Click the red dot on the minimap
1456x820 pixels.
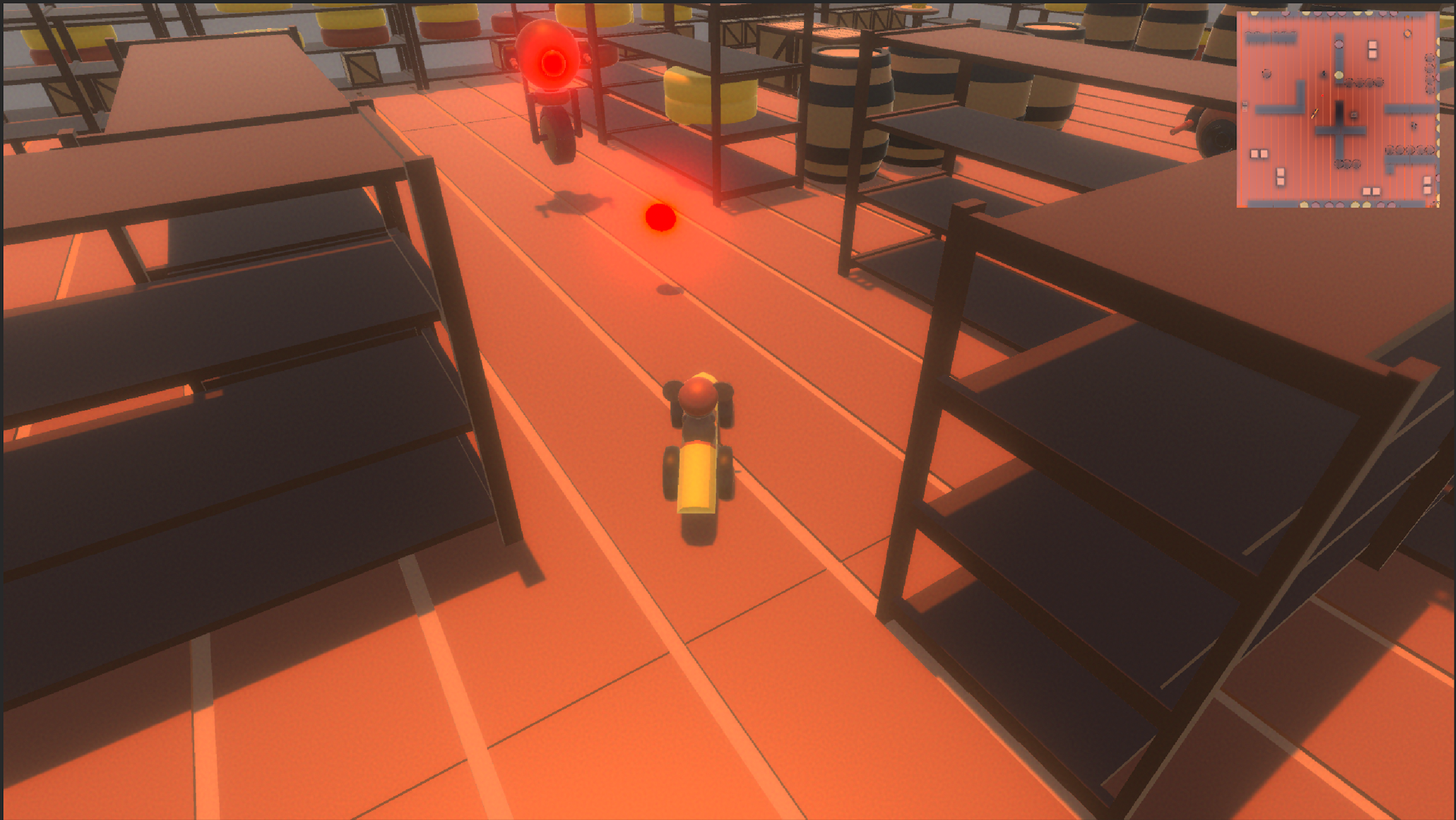click(x=1323, y=95)
